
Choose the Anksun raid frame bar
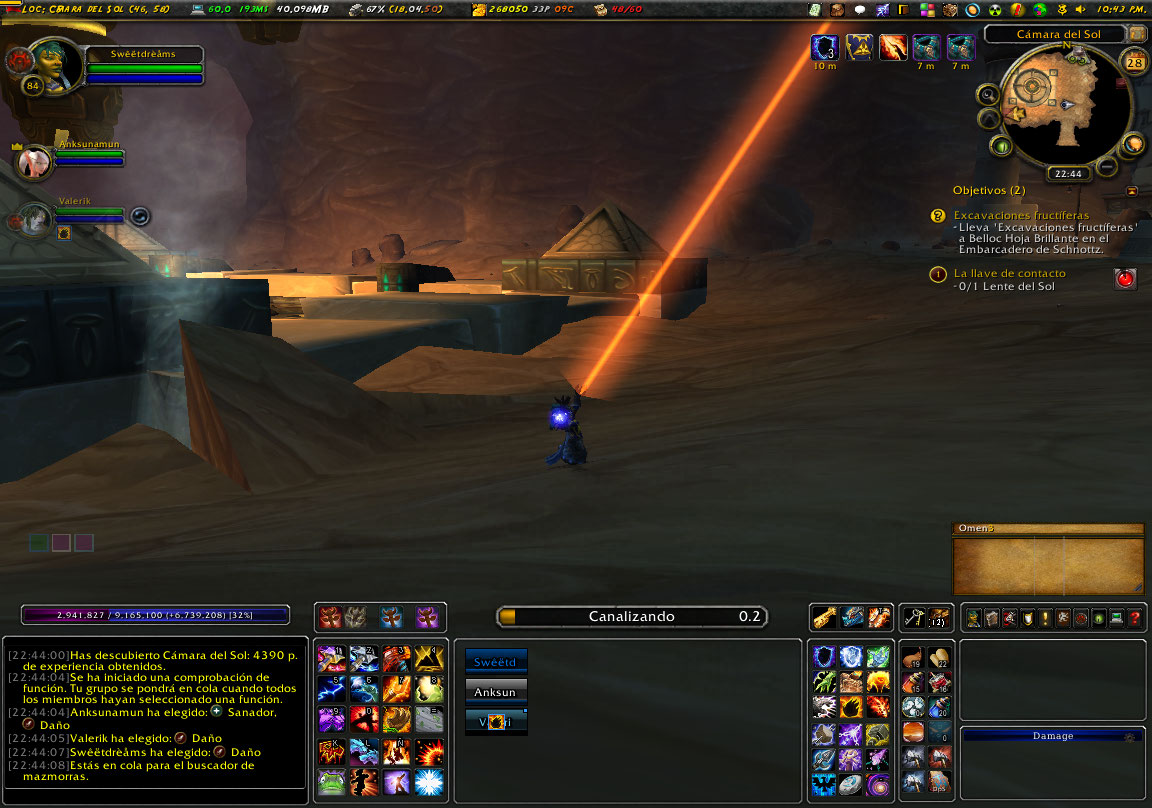coord(496,690)
